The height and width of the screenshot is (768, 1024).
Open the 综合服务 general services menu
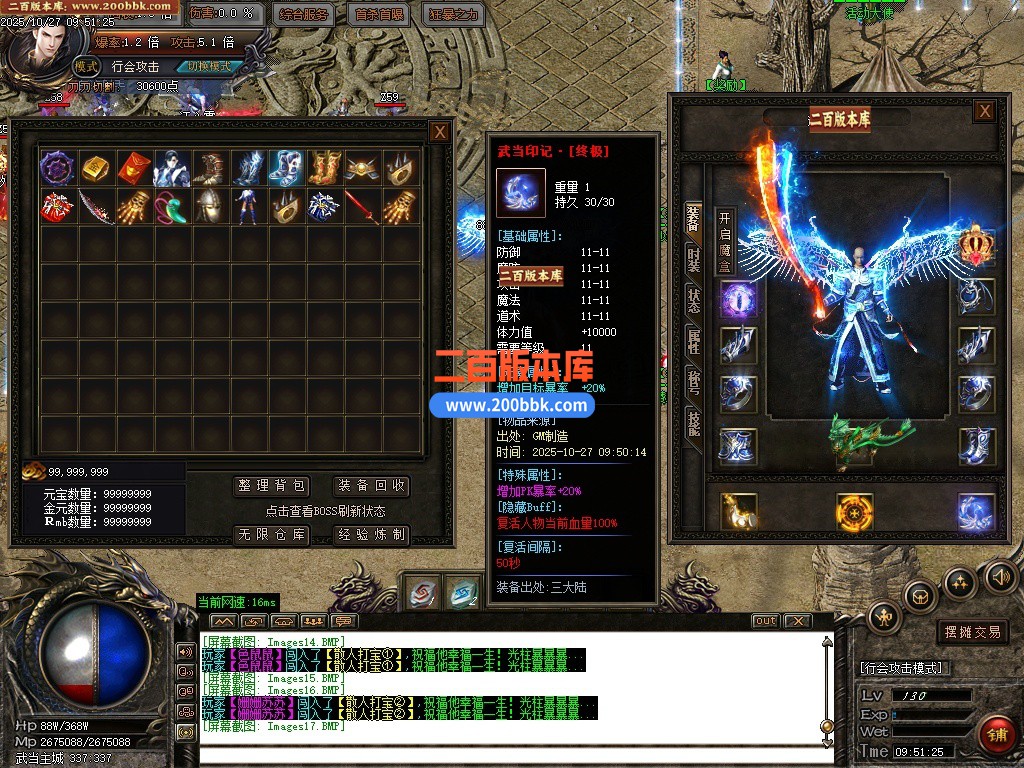(x=304, y=15)
